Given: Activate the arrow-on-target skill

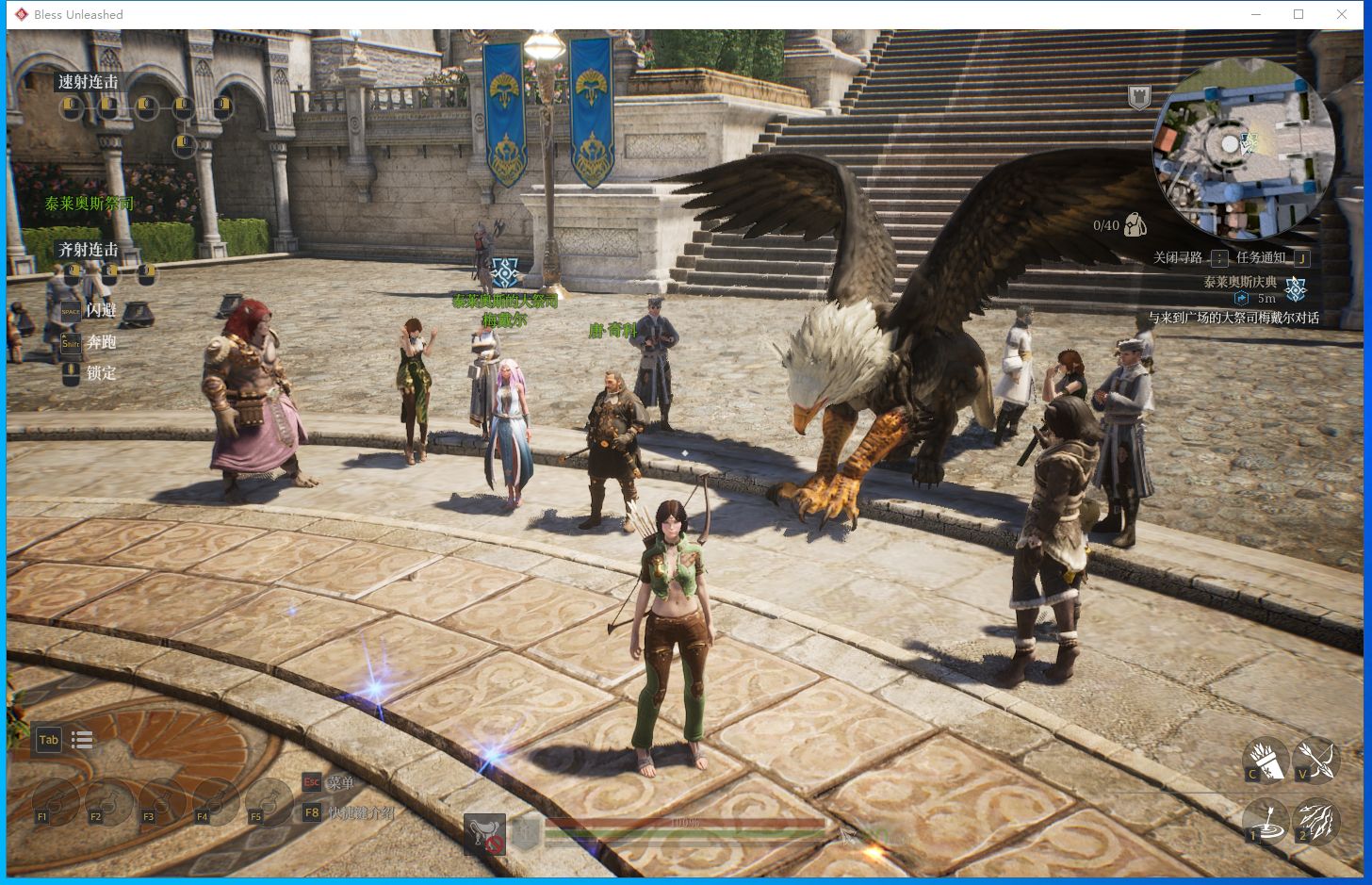Looking at the screenshot, I should click(x=1266, y=820).
